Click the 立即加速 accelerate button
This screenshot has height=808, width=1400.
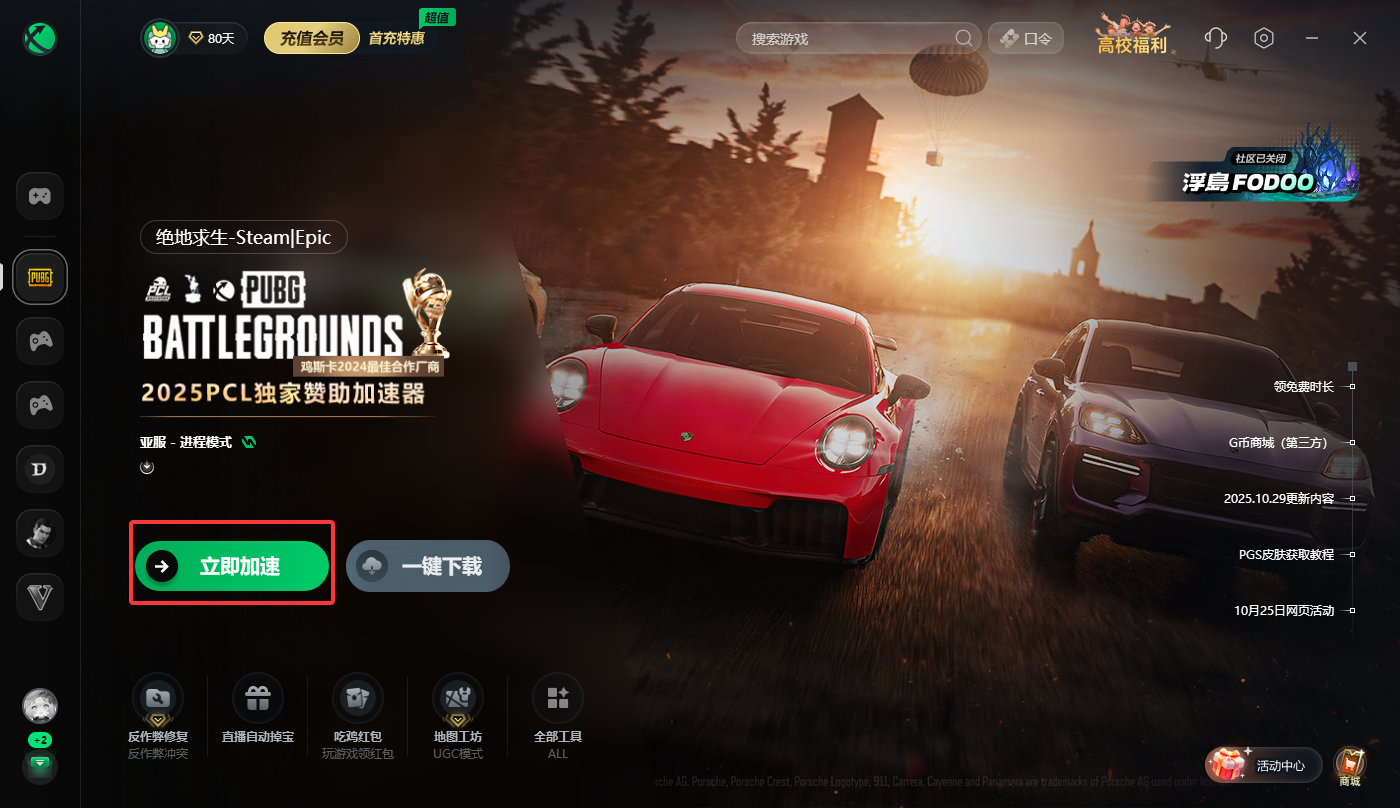click(232, 567)
